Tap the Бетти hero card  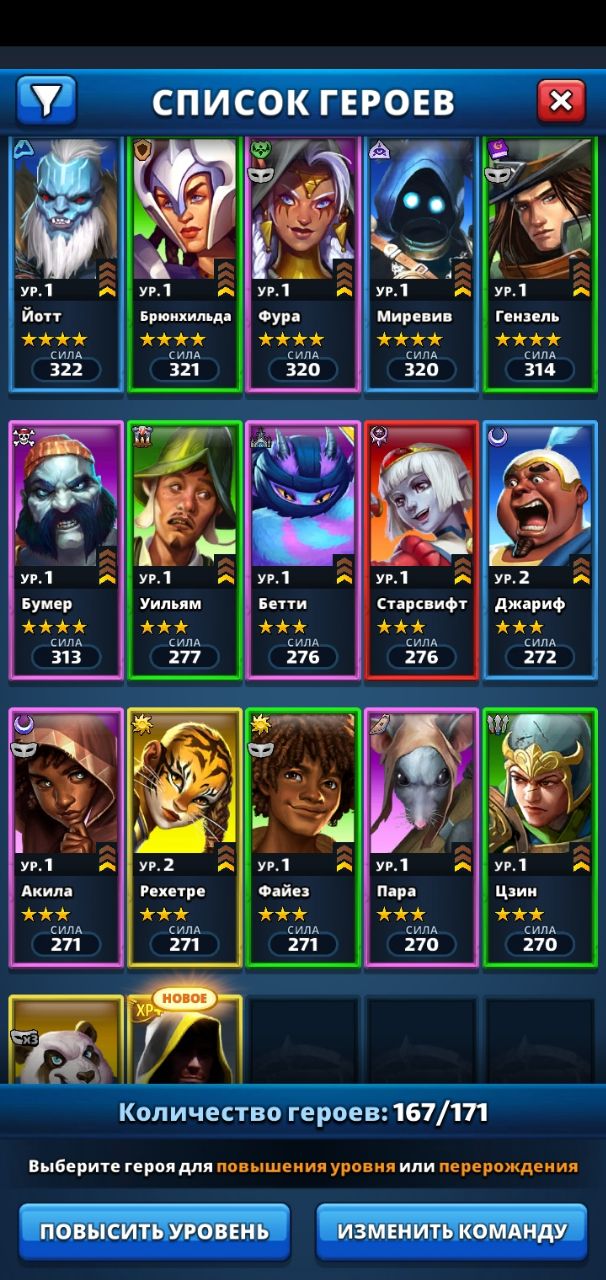click(x=303, y=550)
